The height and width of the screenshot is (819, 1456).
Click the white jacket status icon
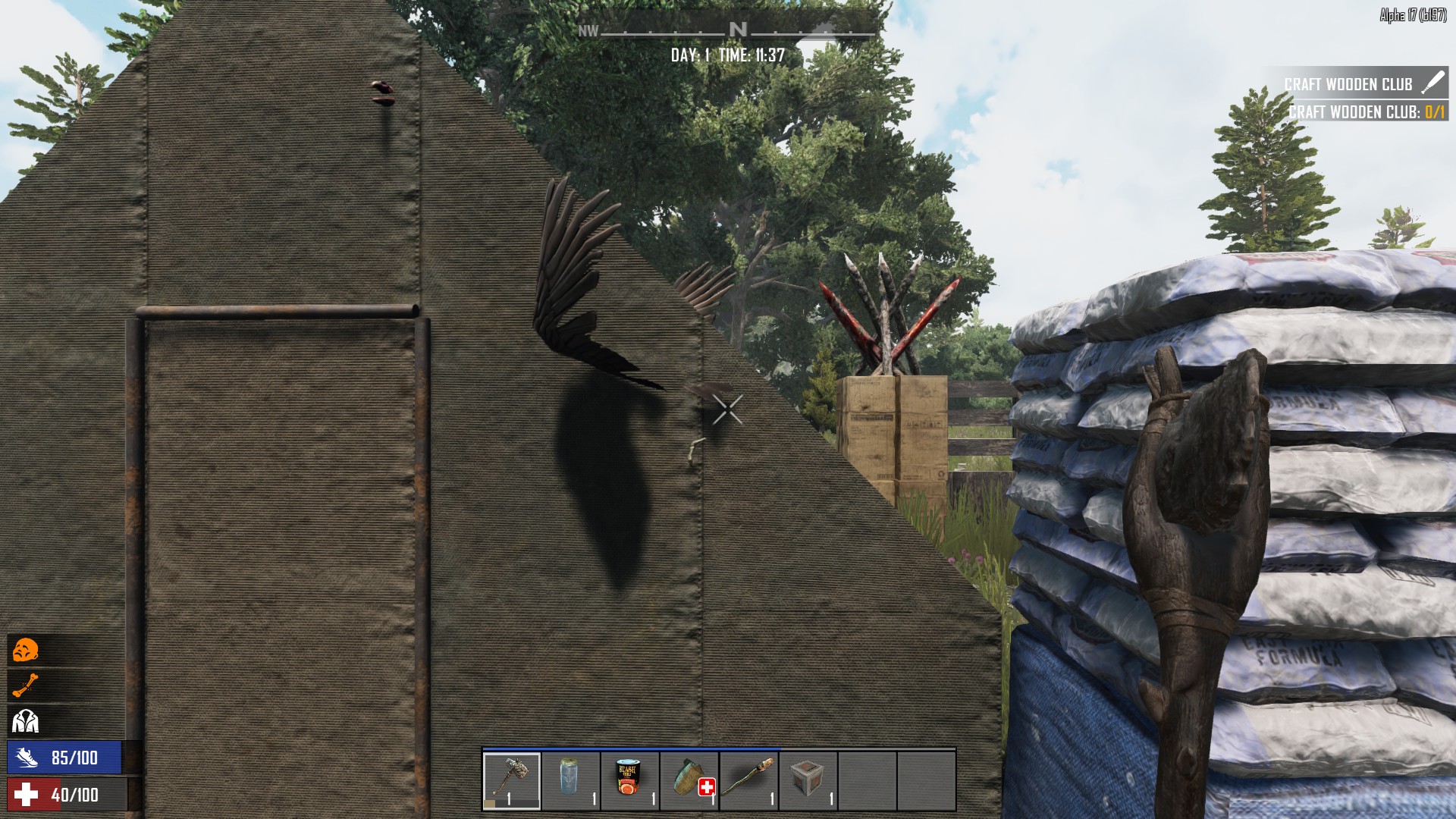click(x=25, y=720)
